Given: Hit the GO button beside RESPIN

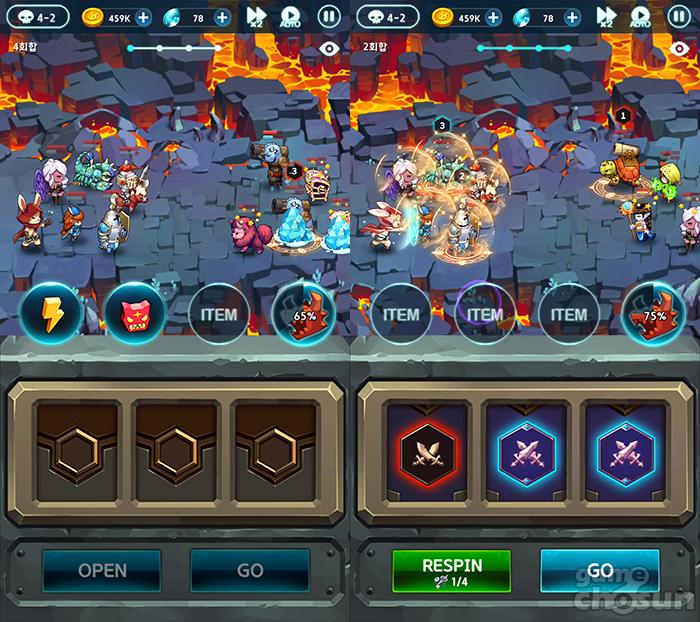Looking at the screenshot, I should pos(600,570).
